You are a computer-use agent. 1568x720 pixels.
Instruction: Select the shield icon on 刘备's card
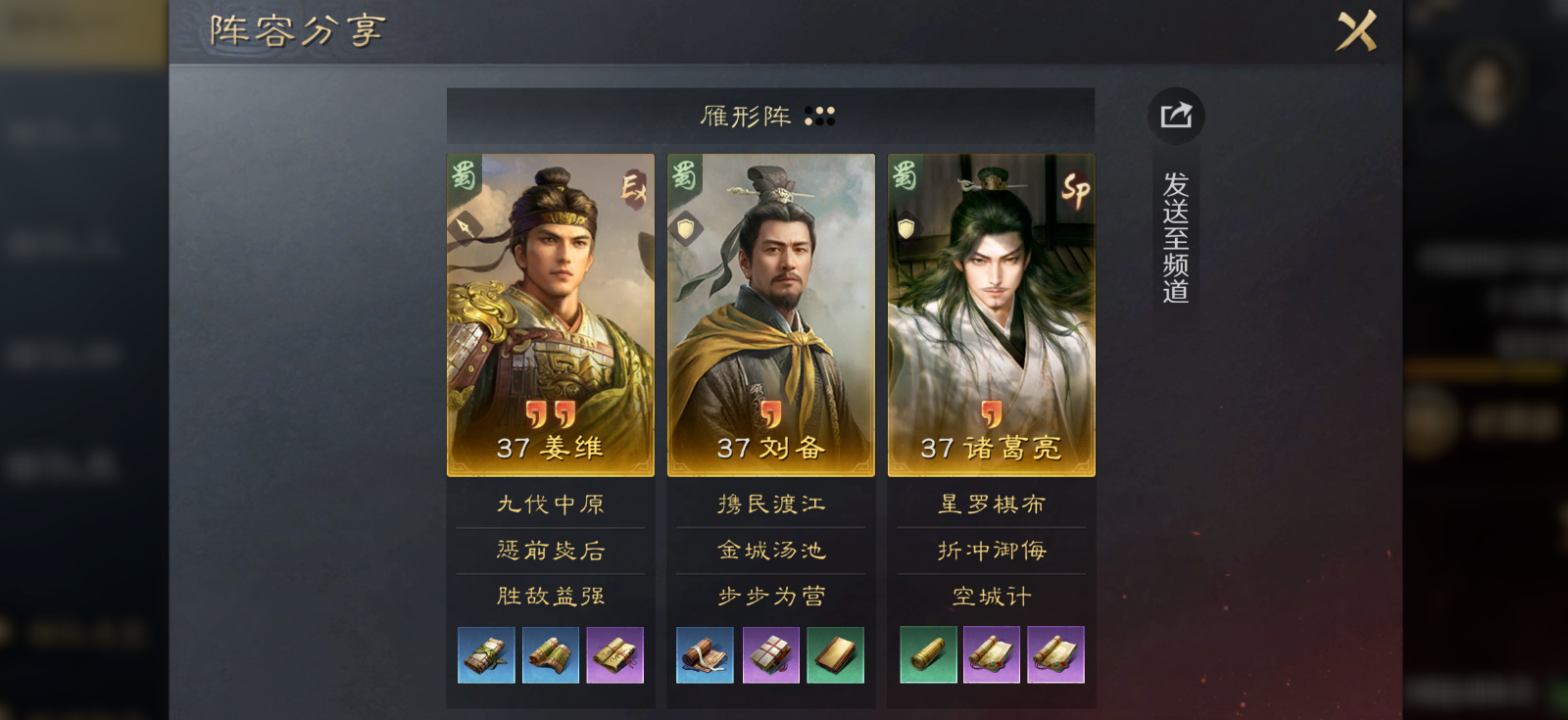690,225
